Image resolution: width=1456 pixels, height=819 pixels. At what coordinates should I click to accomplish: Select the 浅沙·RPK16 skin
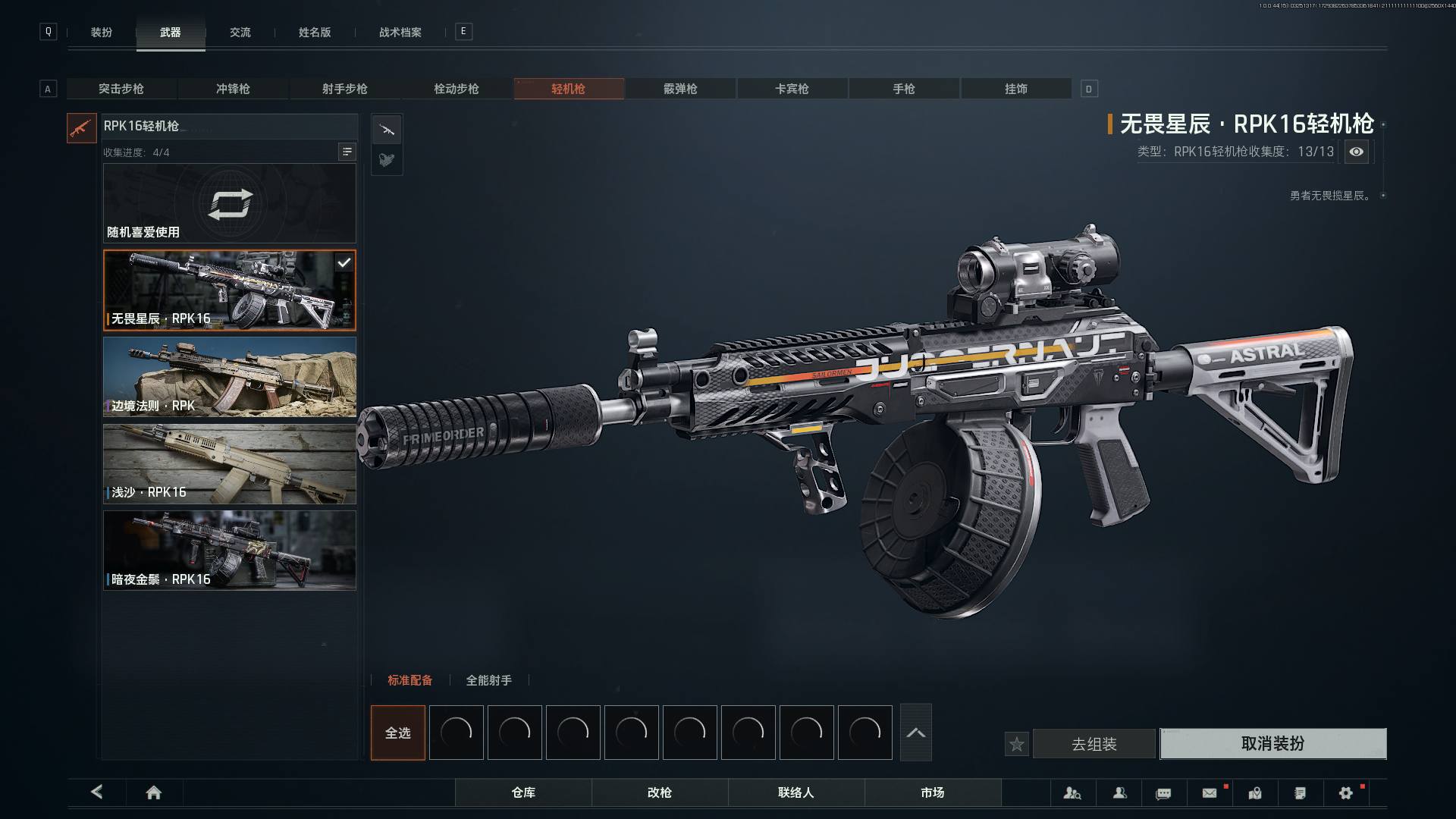[x=230, y=464]
